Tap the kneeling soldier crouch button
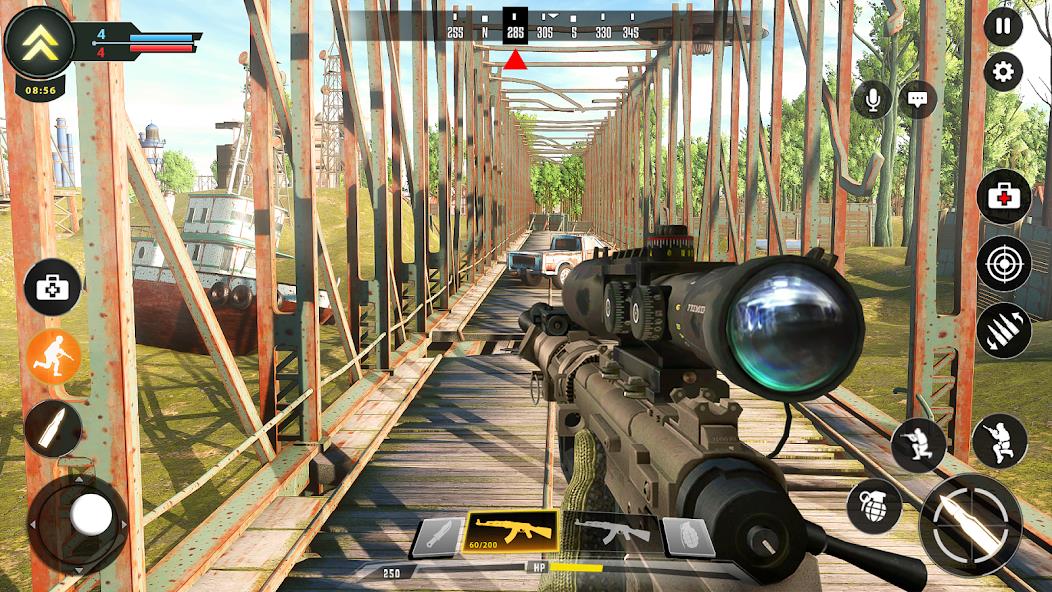The height and width of the screenshot is (592, 1052). [x=918, y=445]
